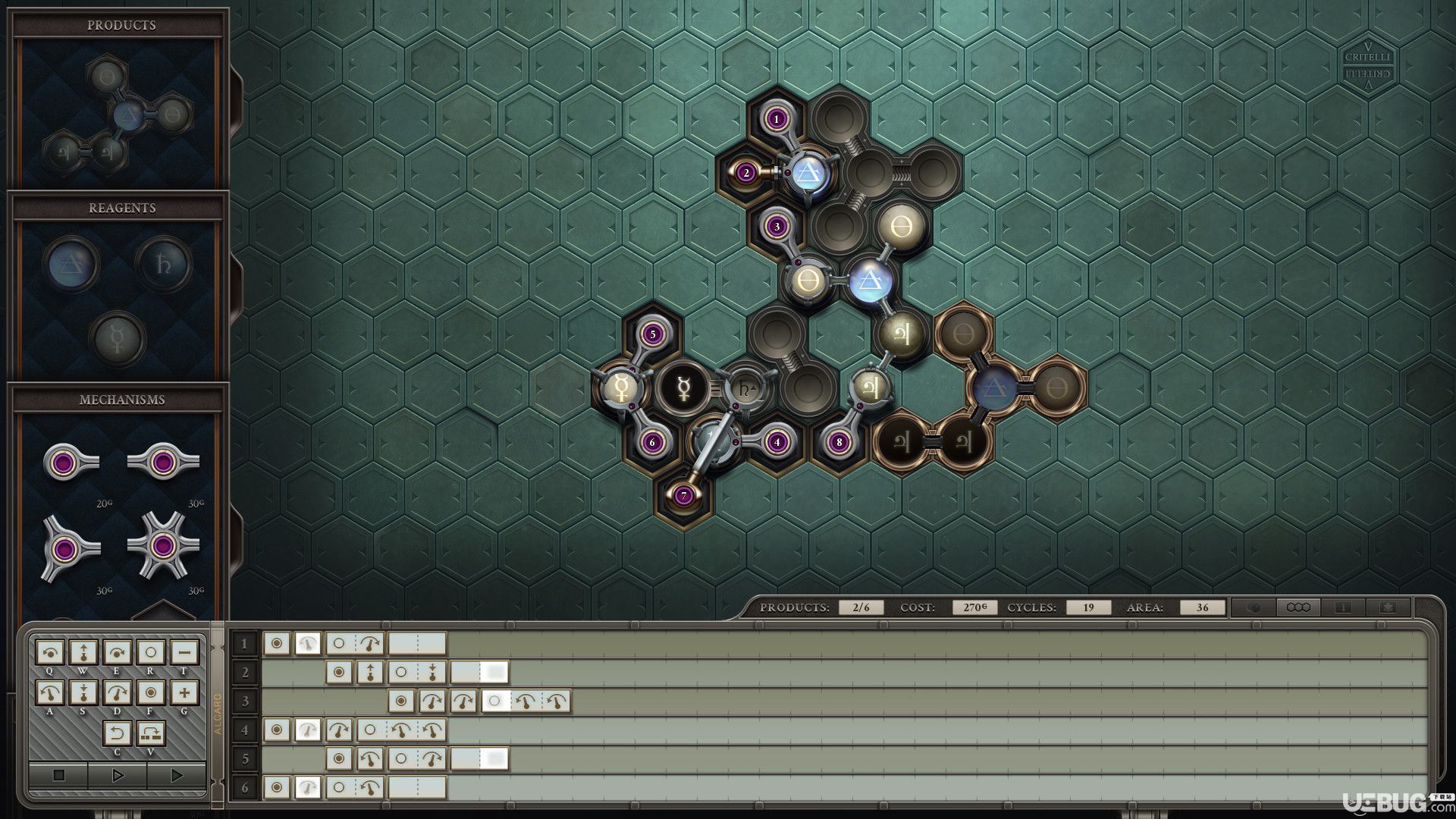Image resolution: width=1456 pixels, height=819 pixels.
Task: Toggle the three-hexagon view button
Action: pyautogui.click(x=1298, y=607)
